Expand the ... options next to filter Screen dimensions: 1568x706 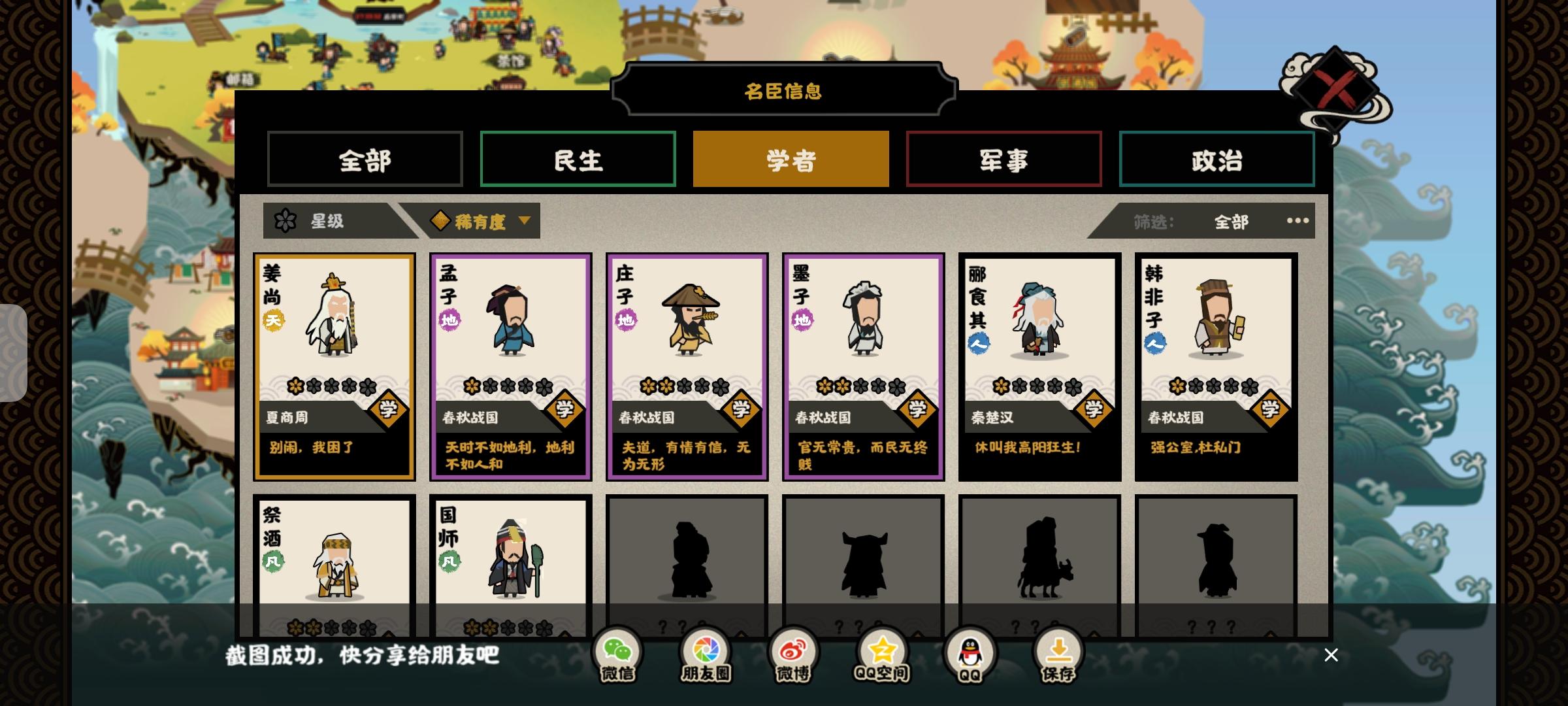1296,221
